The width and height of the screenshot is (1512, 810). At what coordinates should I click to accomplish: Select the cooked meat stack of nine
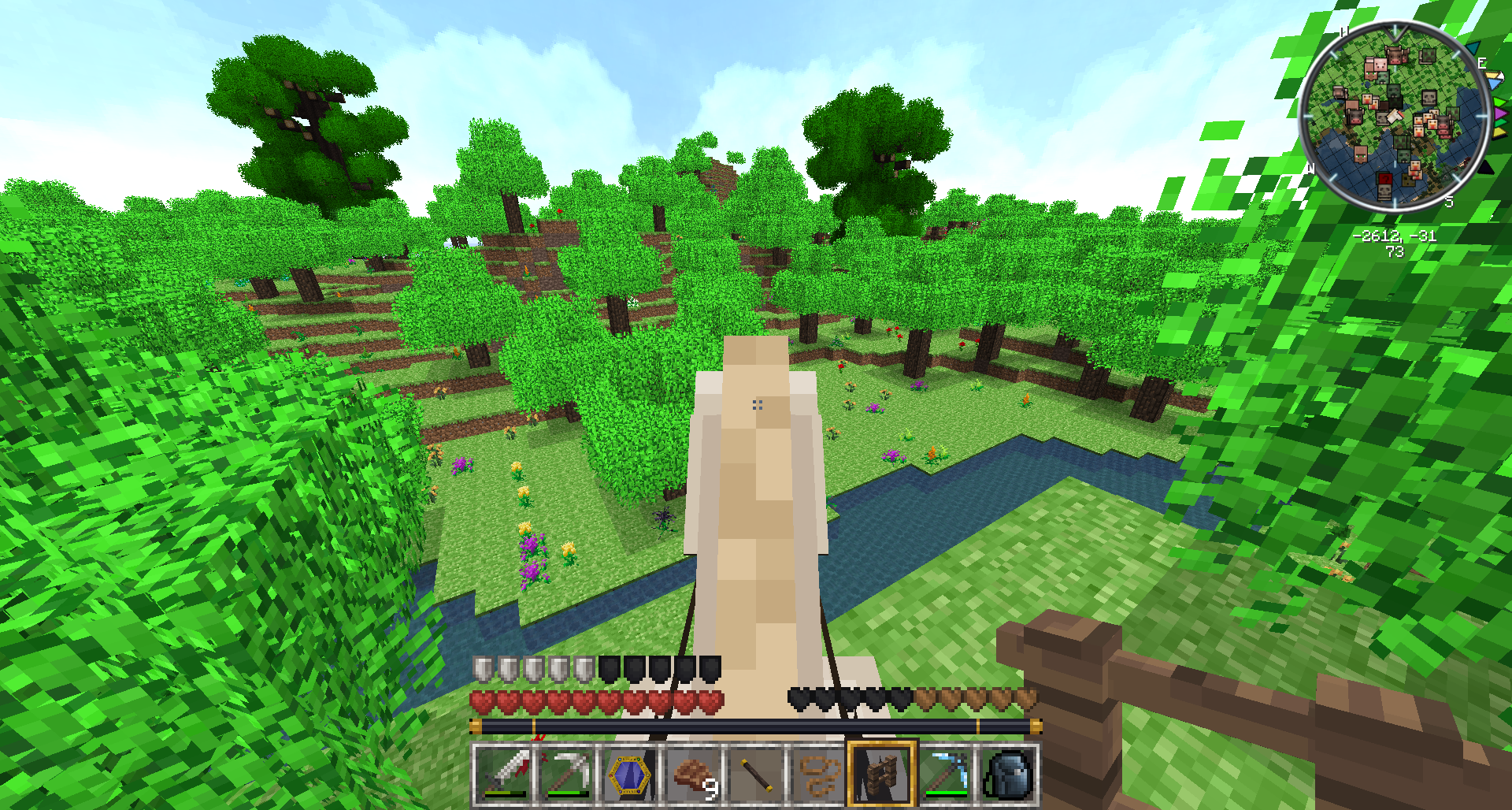point(692,775)
